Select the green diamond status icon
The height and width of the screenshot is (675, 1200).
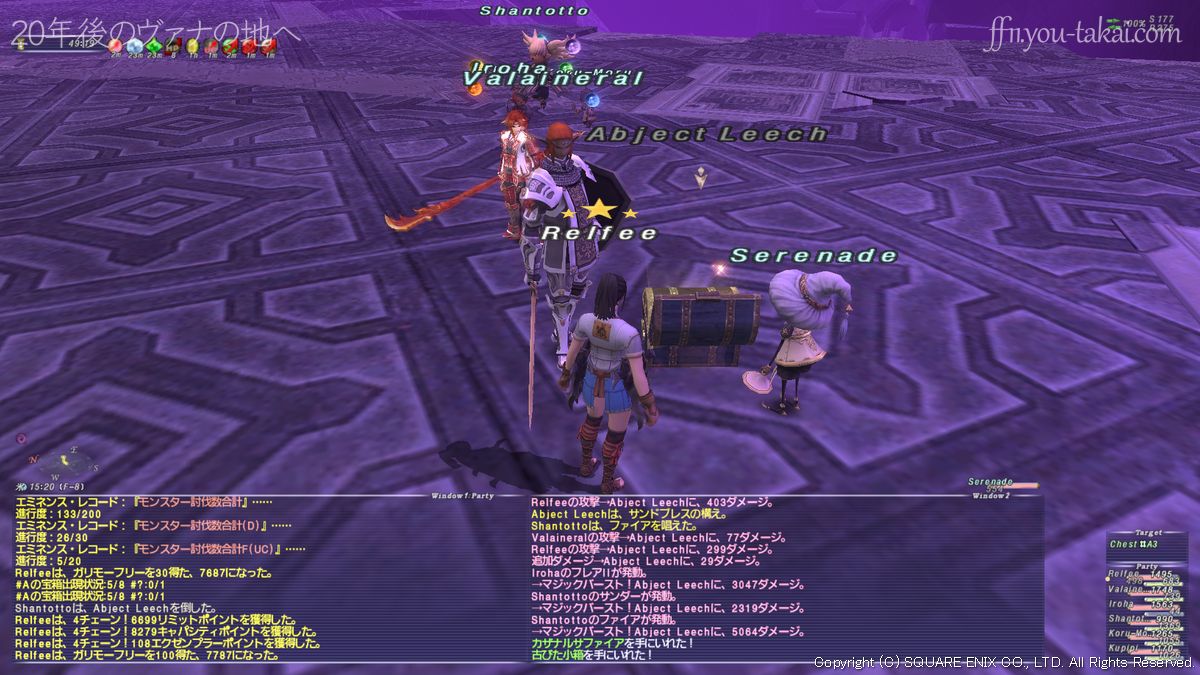tap(154, 45)
